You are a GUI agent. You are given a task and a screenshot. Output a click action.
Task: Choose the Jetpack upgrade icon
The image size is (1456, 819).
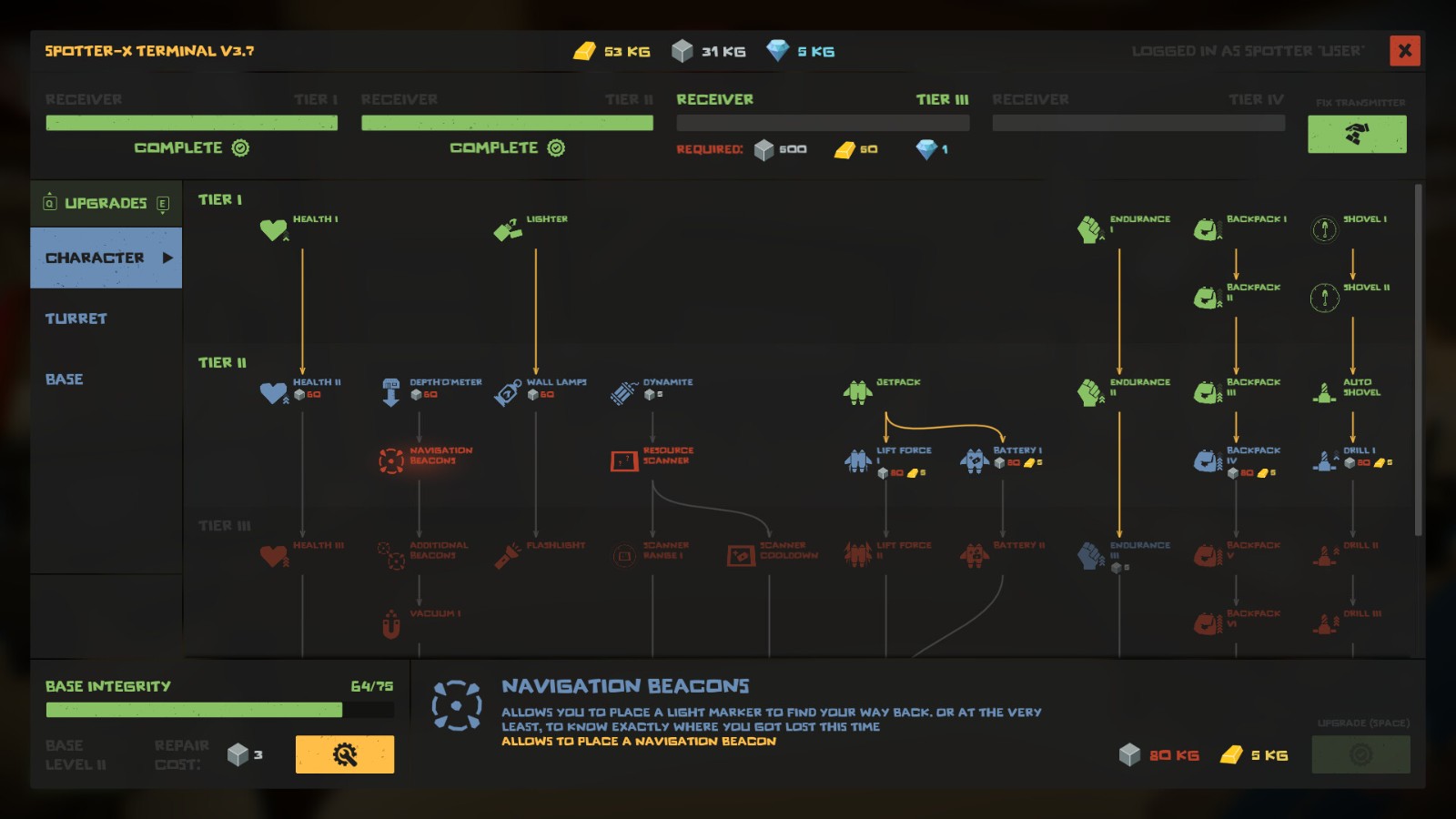tap(857, 392)
